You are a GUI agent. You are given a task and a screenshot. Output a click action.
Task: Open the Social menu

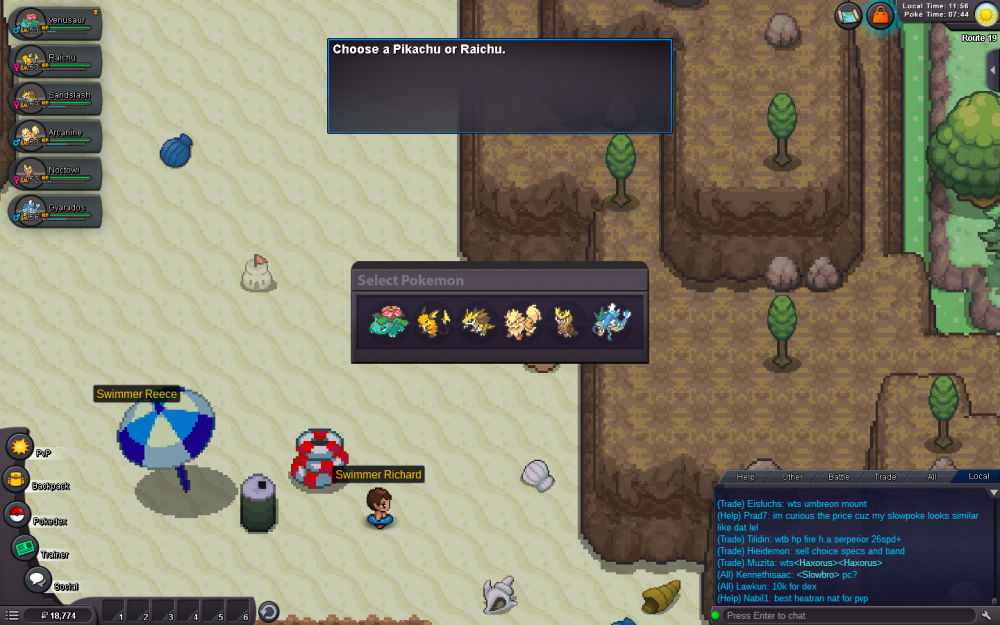[x=37, y=579]
